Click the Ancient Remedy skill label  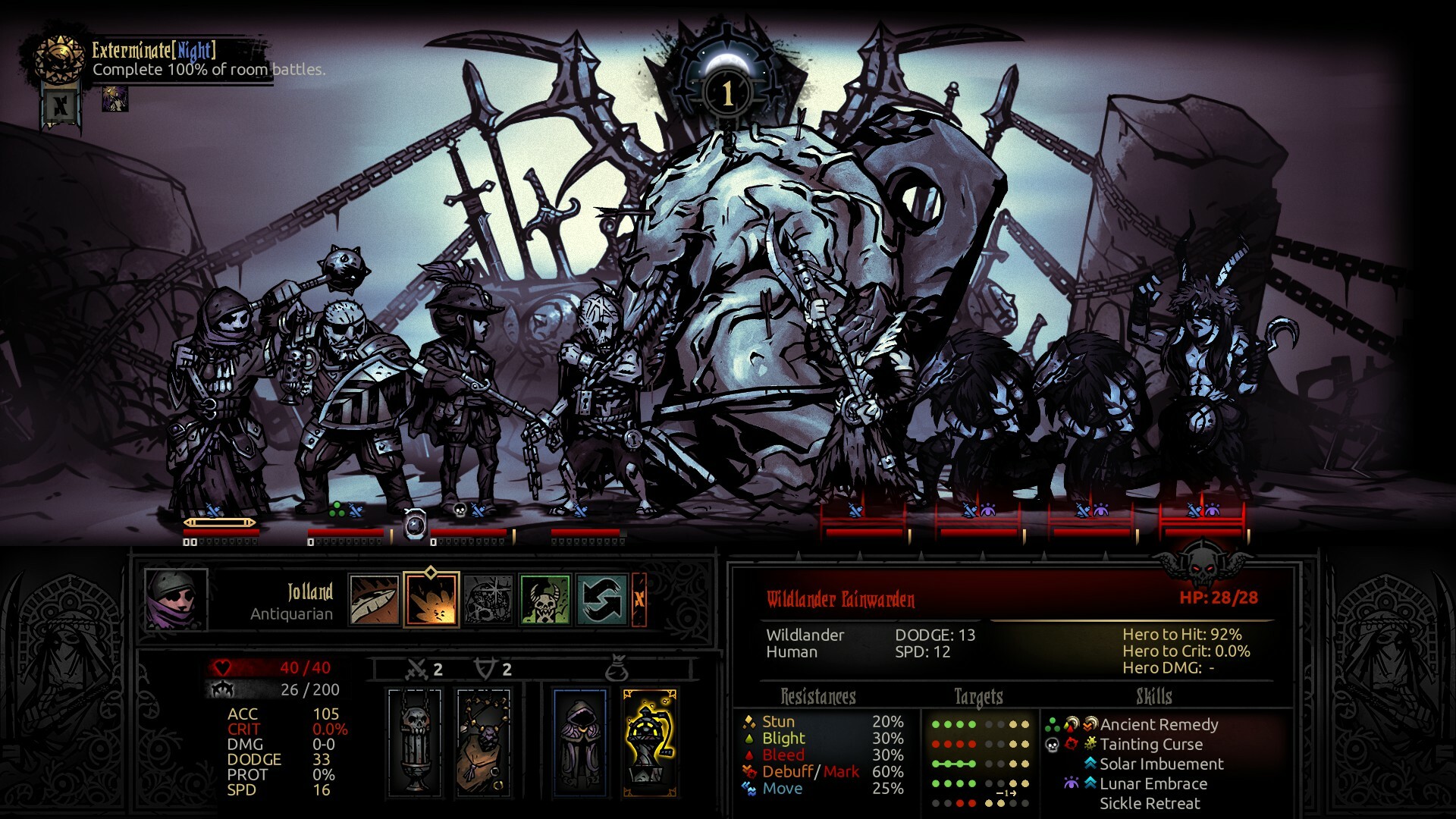(1158, 725)
